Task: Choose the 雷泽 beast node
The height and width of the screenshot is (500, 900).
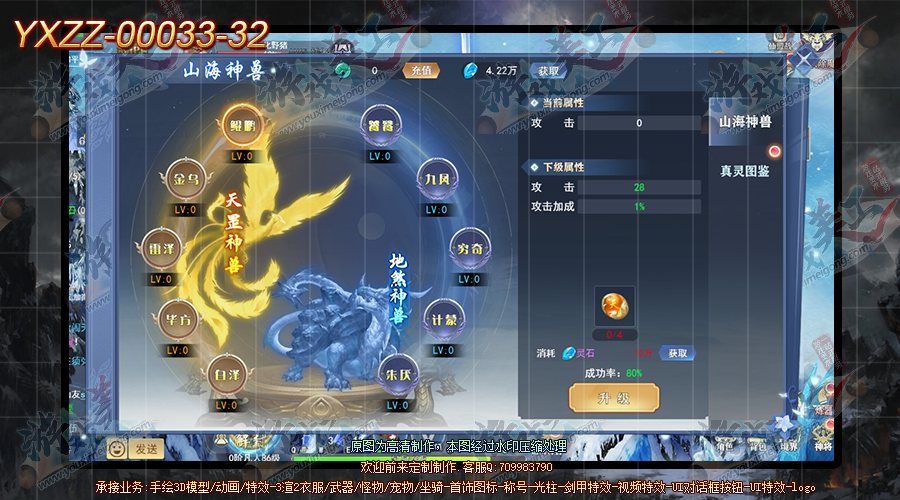Action: point(160,248)
